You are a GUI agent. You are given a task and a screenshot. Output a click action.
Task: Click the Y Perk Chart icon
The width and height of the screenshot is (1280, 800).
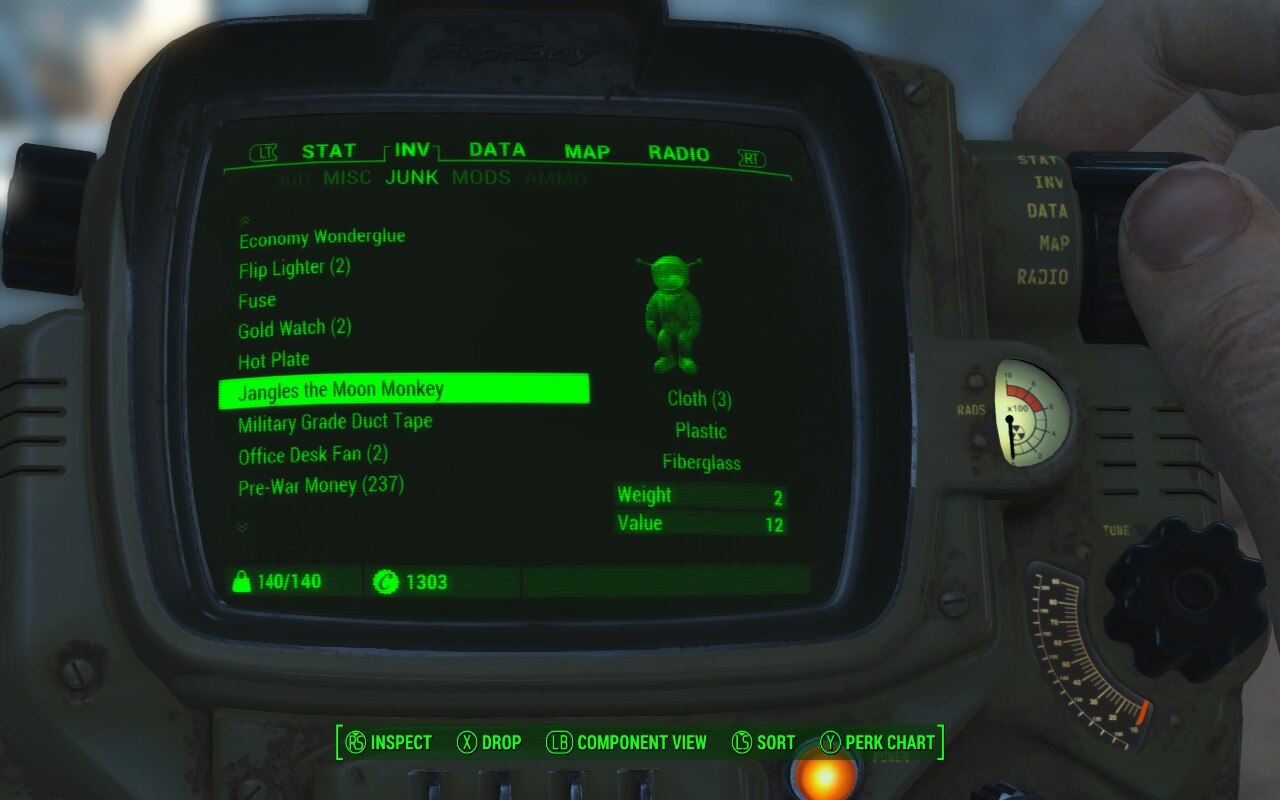coord(828,742)
